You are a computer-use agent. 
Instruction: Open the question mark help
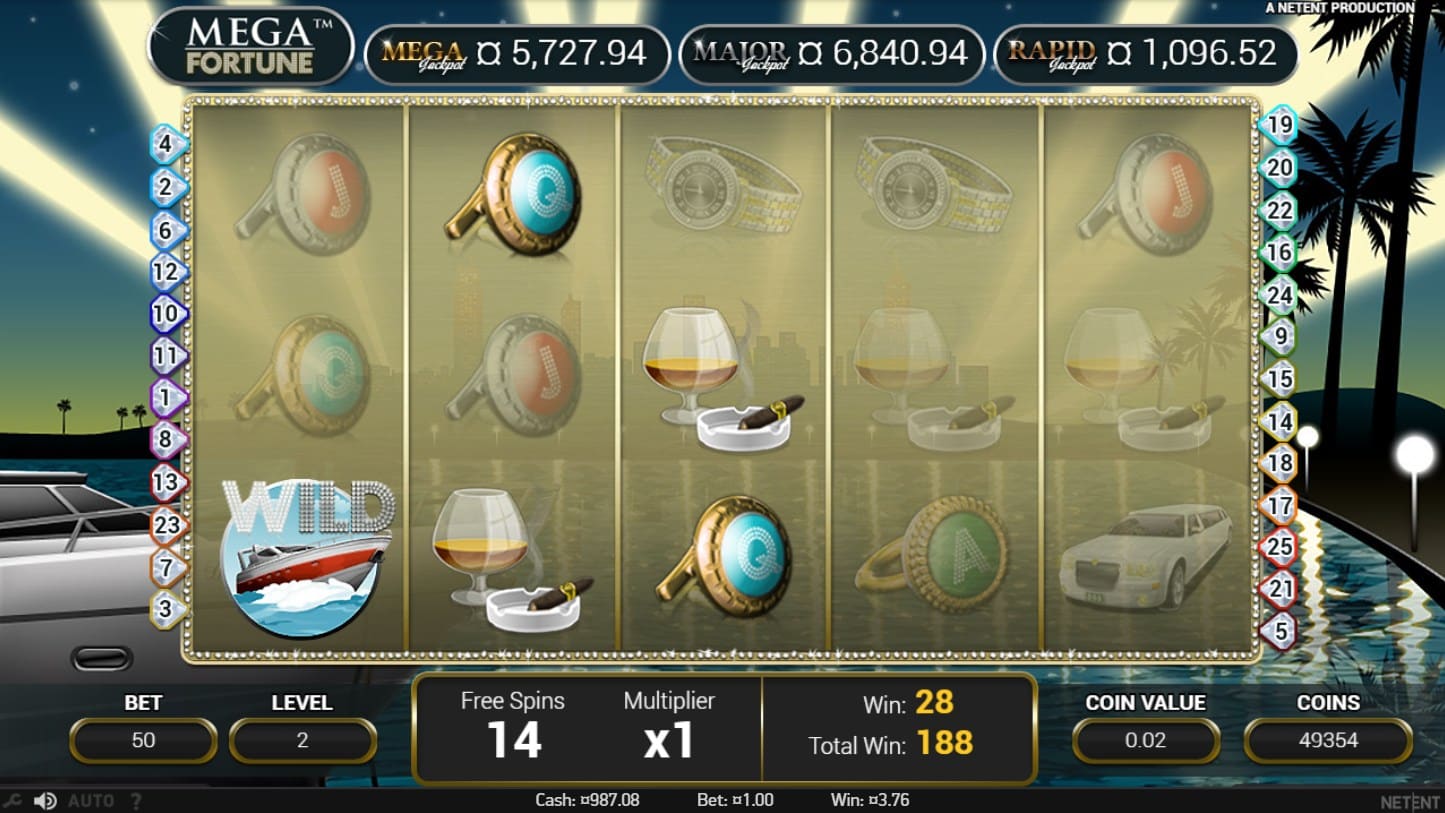[136, 801]
